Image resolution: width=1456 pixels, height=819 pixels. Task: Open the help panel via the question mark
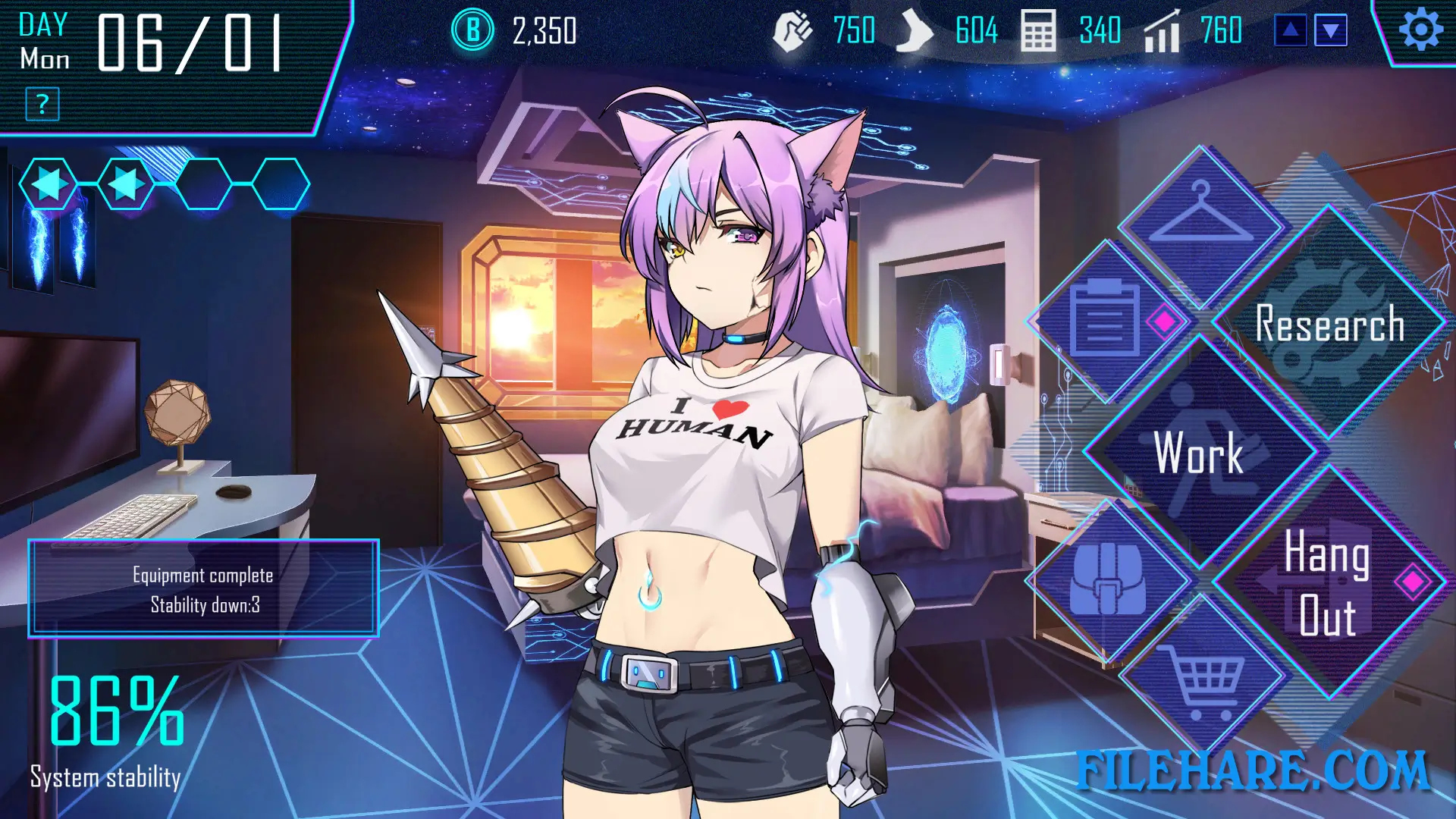pos(42,102)
